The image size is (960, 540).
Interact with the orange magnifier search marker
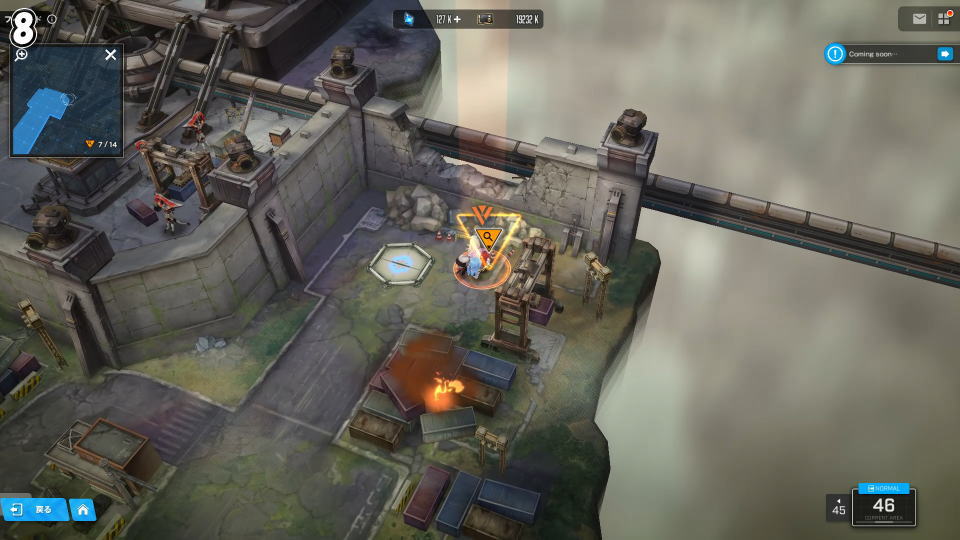pos(489,238)
